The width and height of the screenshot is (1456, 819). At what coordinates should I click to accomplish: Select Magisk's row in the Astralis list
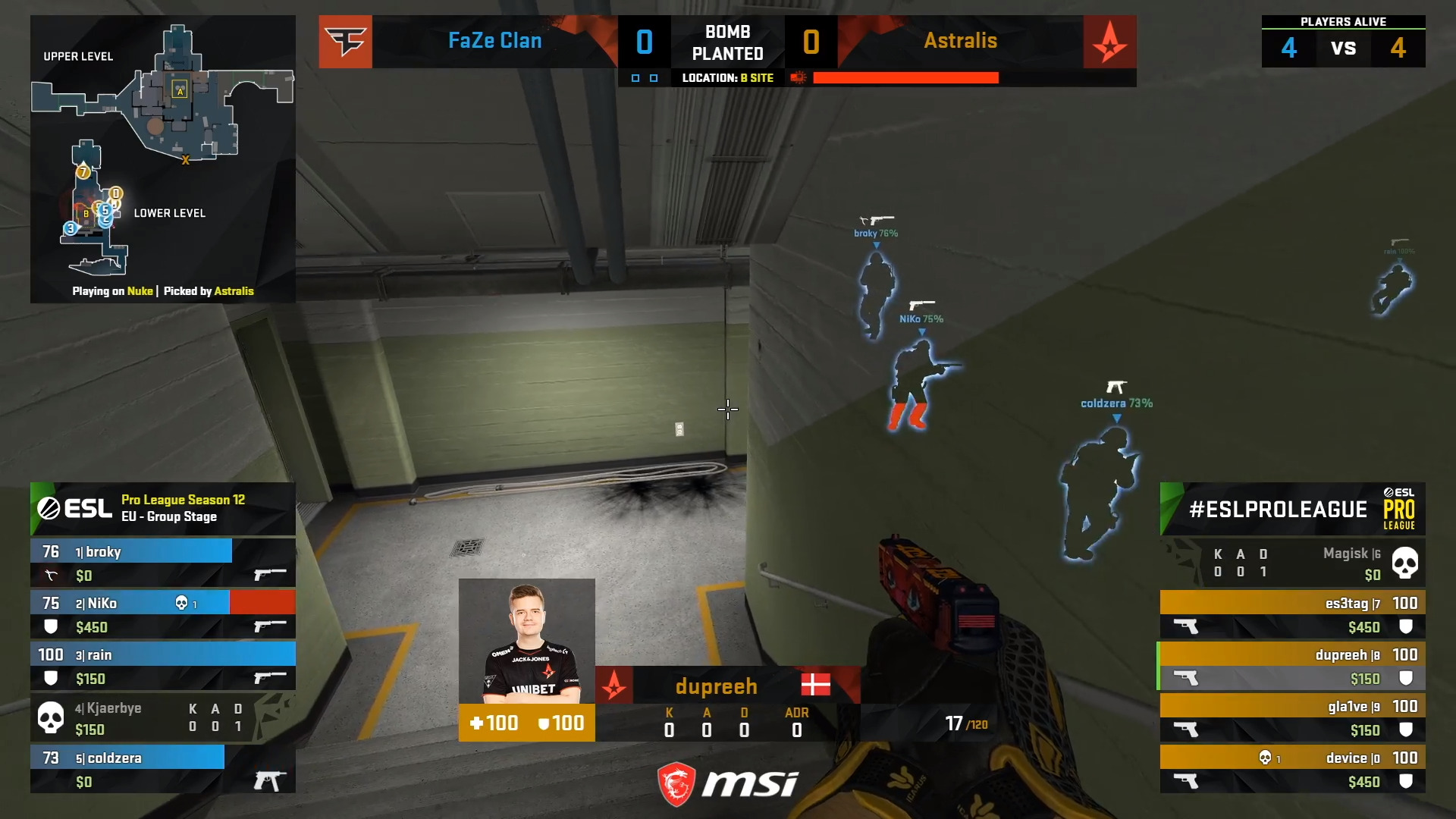click(x=1292, y=563)
